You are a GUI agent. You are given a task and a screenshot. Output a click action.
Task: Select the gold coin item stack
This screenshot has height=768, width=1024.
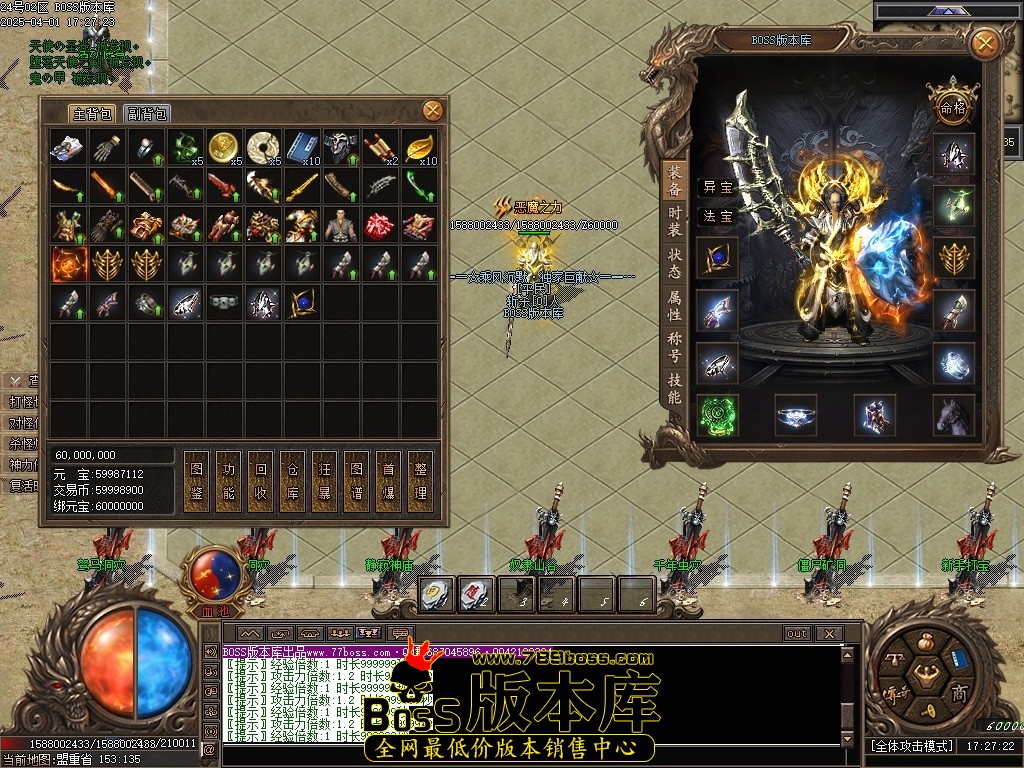(223, 147)
